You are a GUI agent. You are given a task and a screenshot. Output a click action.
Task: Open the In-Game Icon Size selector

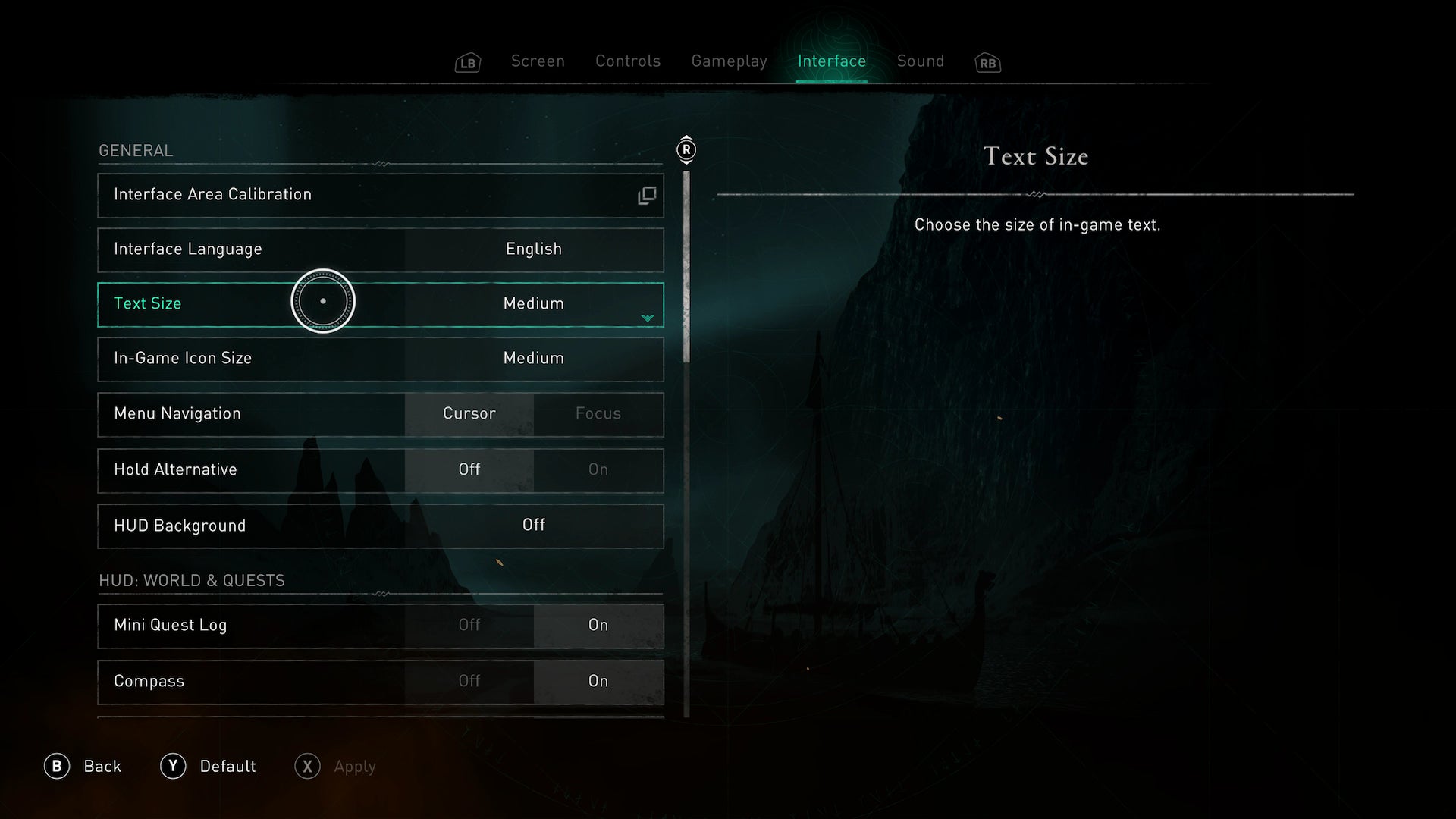(534, 359)
